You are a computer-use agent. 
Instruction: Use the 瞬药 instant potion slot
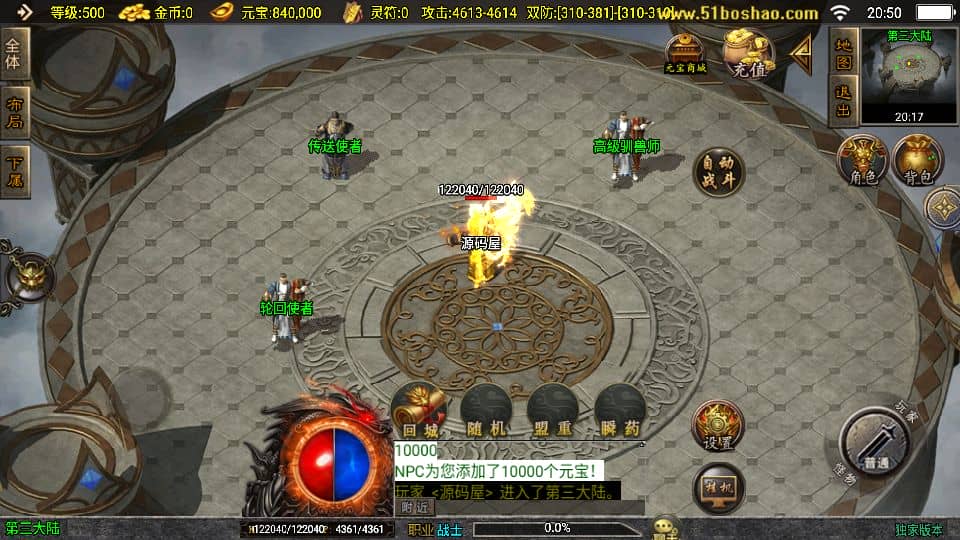[x=619, y=410]
